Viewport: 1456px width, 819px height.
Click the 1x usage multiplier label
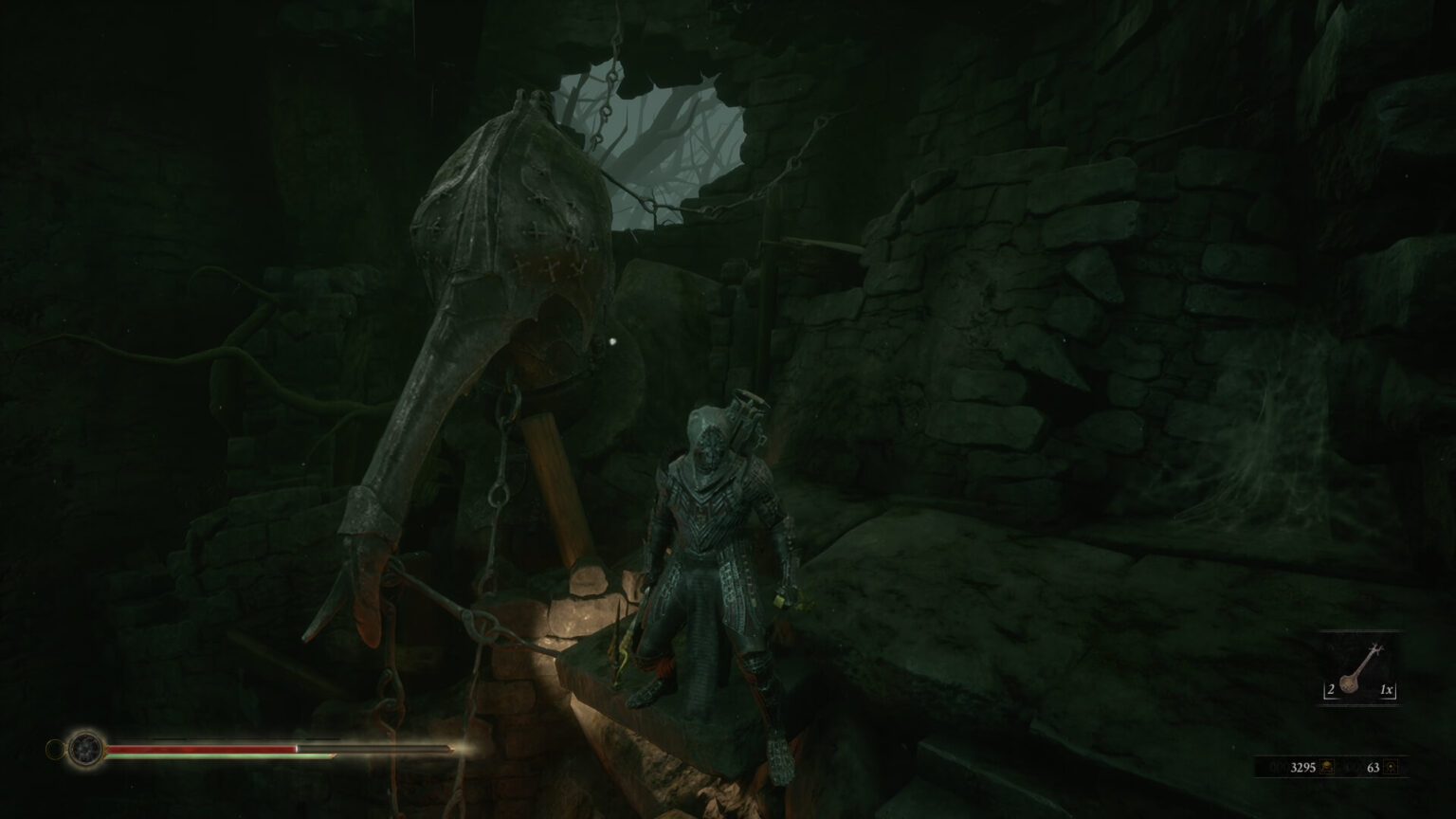click(1387, 689)
